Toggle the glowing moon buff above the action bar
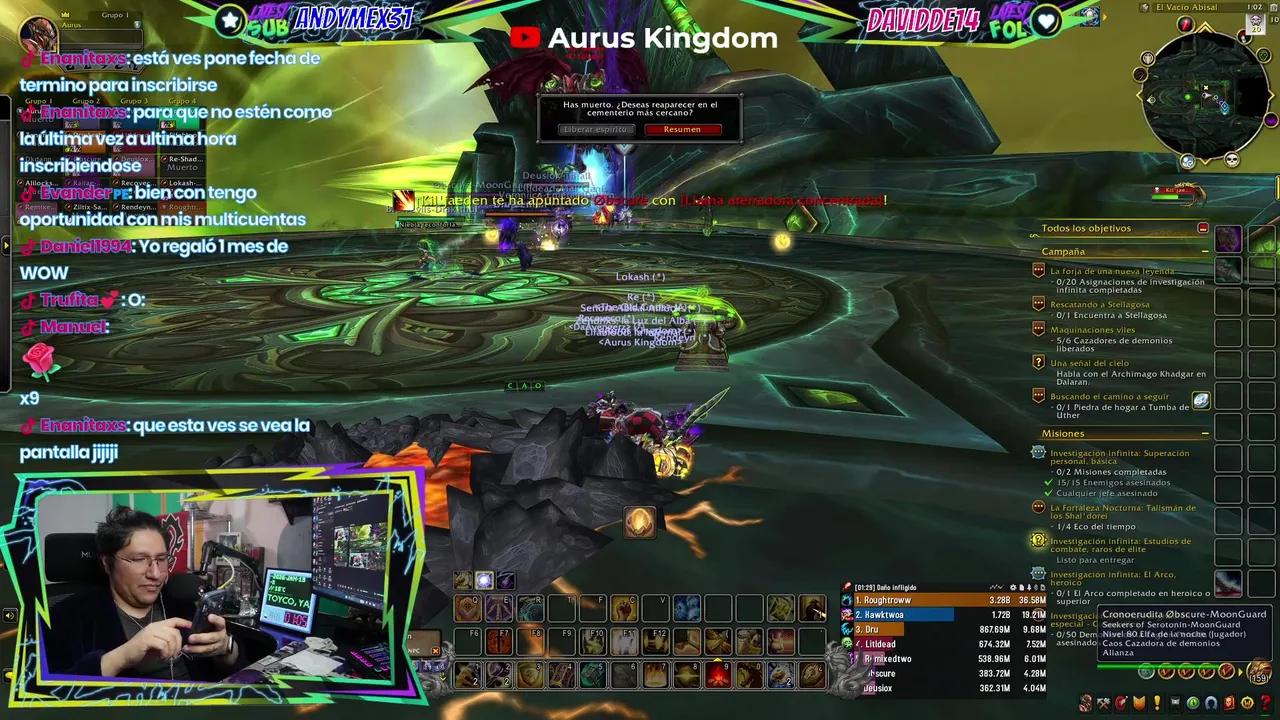 click(x=485, y=580)
